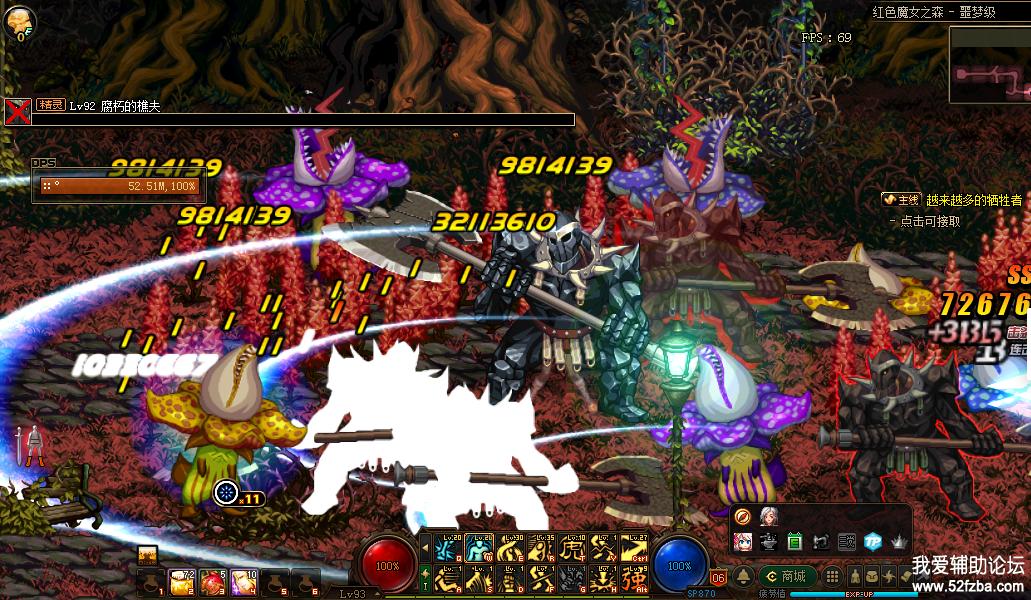
Task: Click the bell notification button
Action: tap(744, 576)
